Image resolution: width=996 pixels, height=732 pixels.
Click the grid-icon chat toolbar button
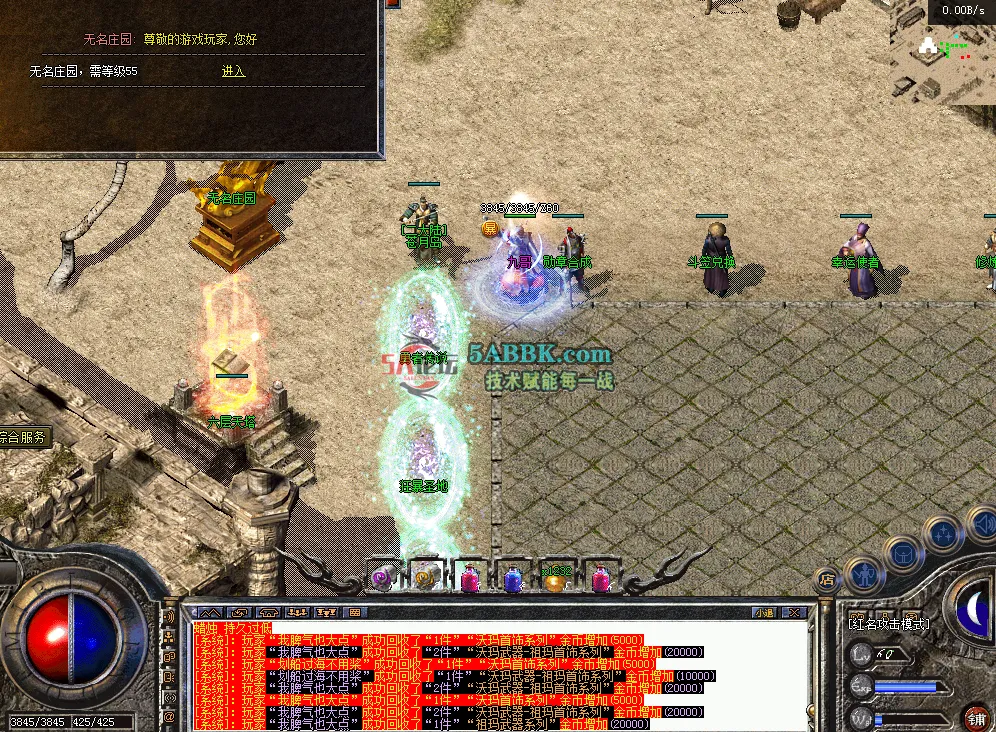pos(352,612)
